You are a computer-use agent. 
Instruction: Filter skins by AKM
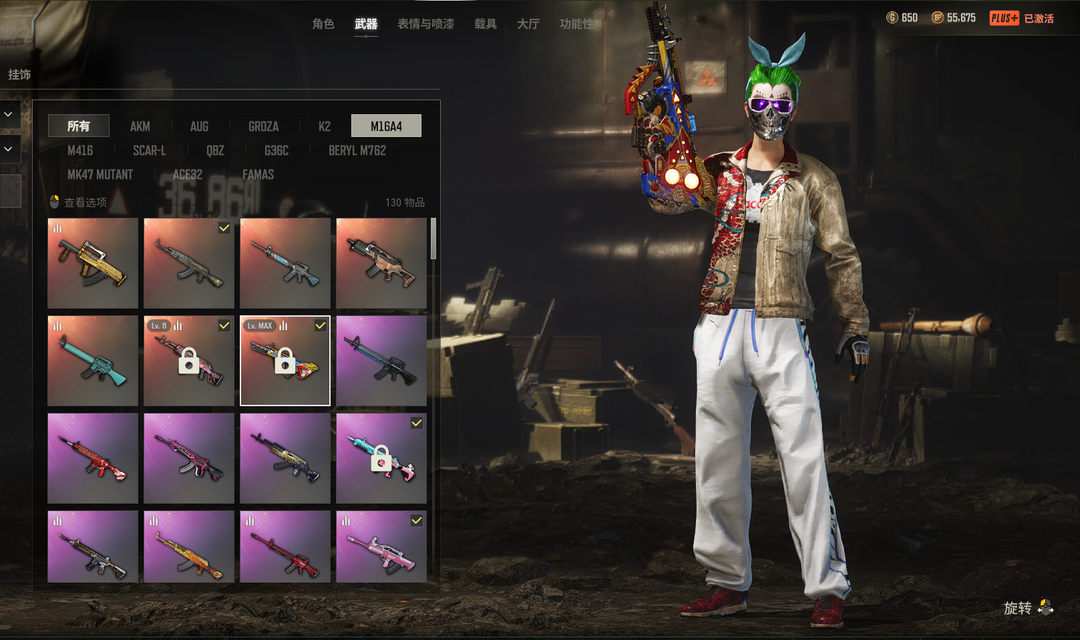(x=140, y=126)
